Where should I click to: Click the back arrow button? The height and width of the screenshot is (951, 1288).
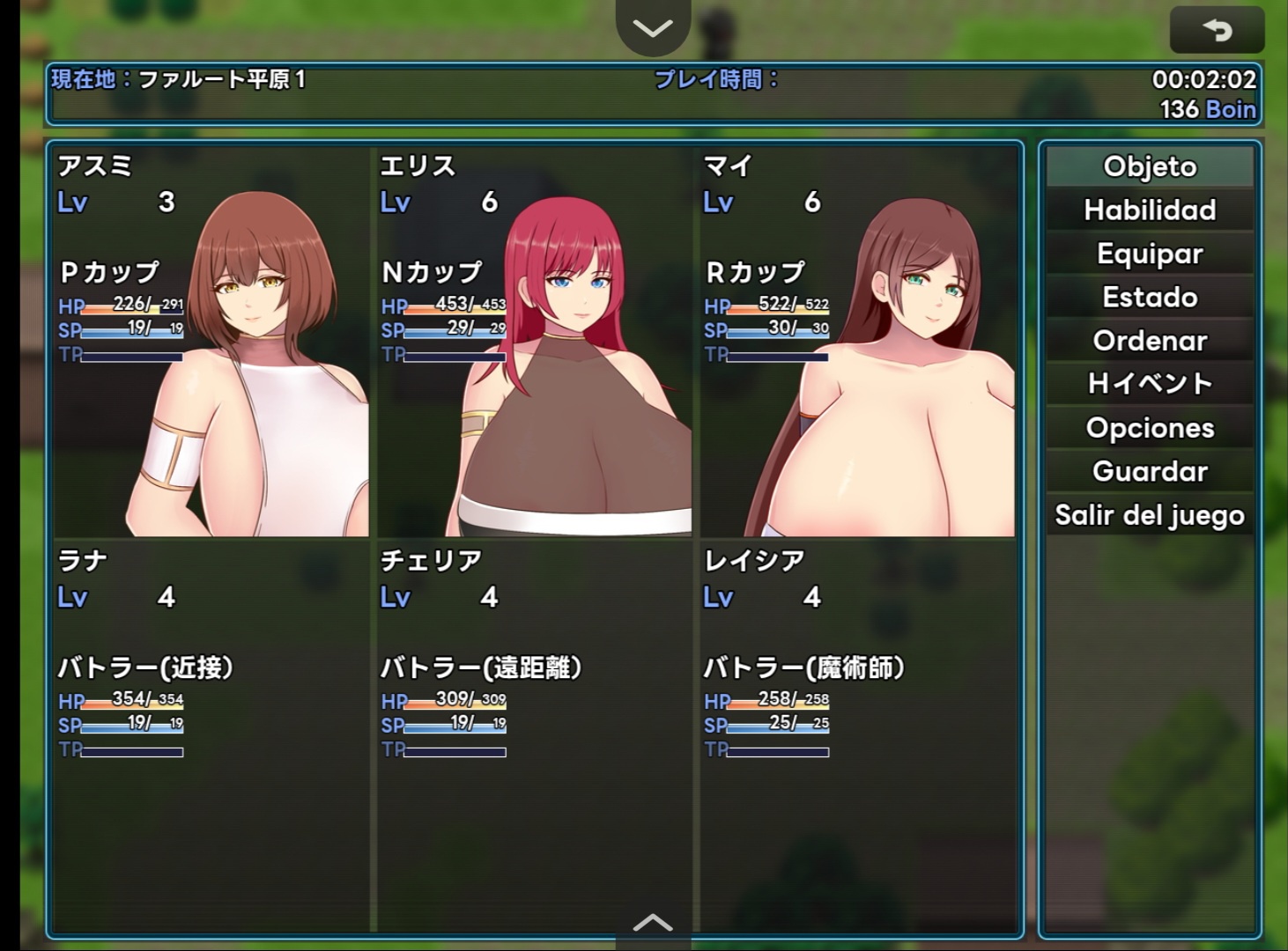1217,31
